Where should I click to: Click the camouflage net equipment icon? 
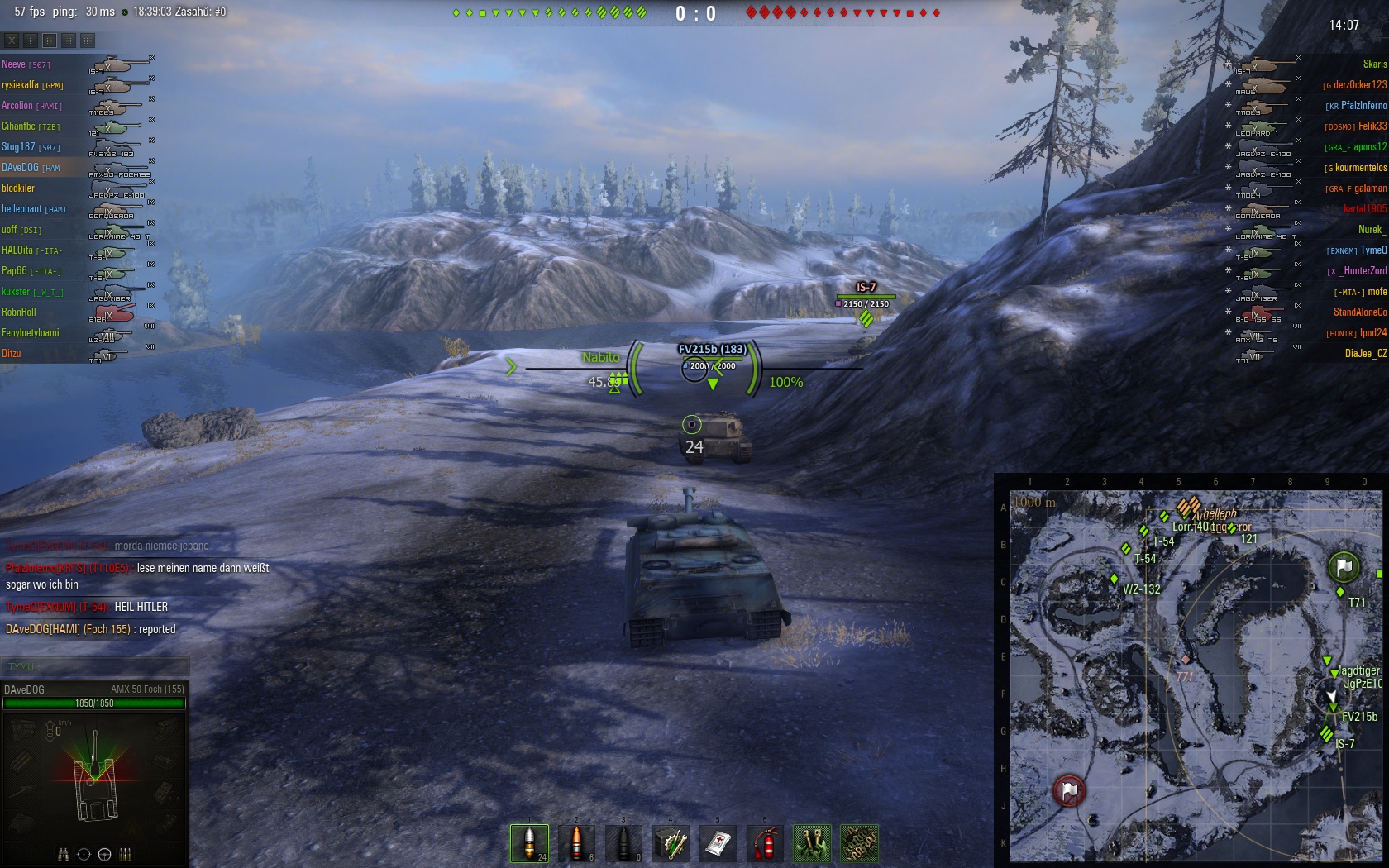pos(859,843)
